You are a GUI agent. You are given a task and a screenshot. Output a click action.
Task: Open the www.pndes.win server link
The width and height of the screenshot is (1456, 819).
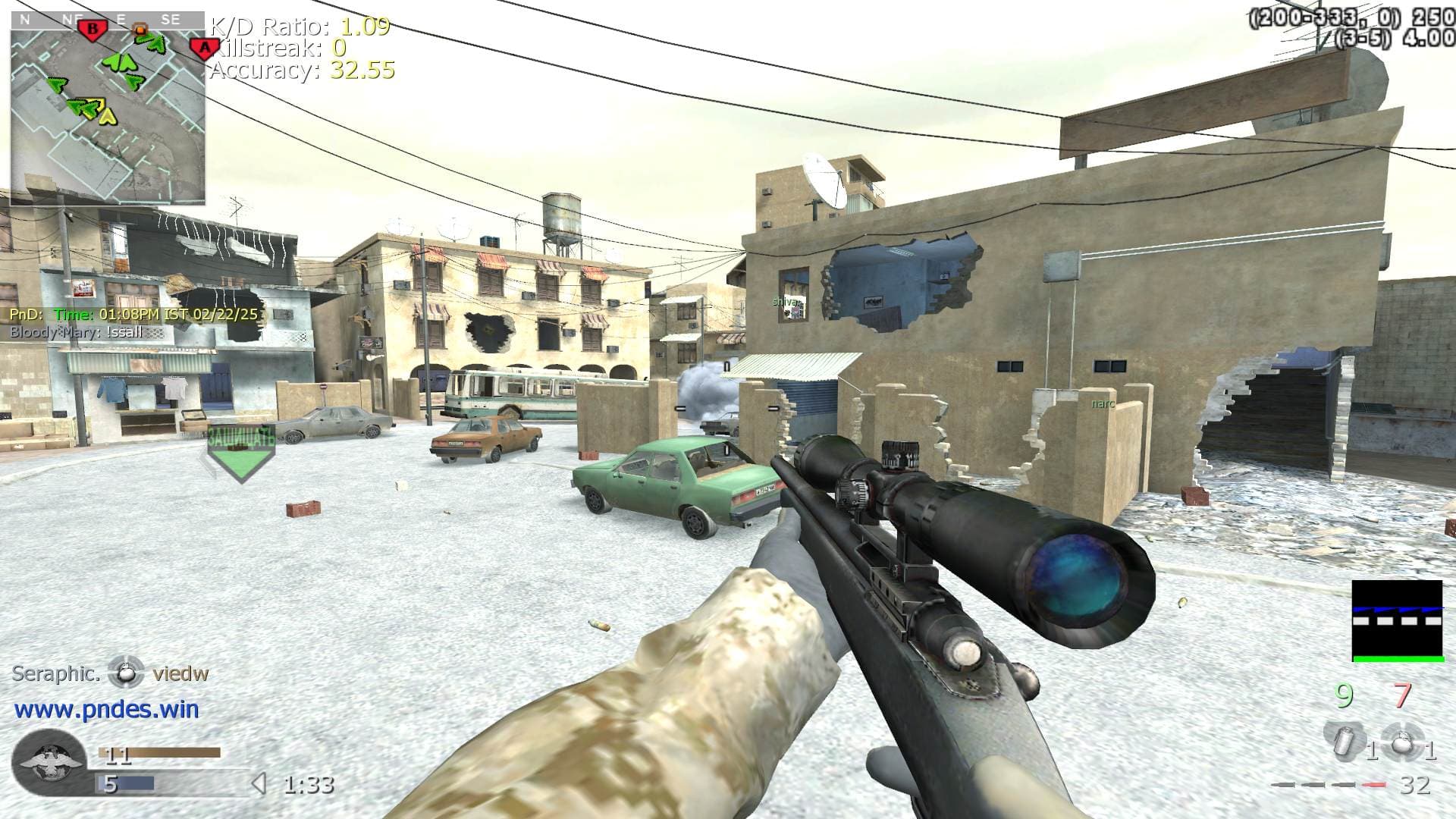107,710
